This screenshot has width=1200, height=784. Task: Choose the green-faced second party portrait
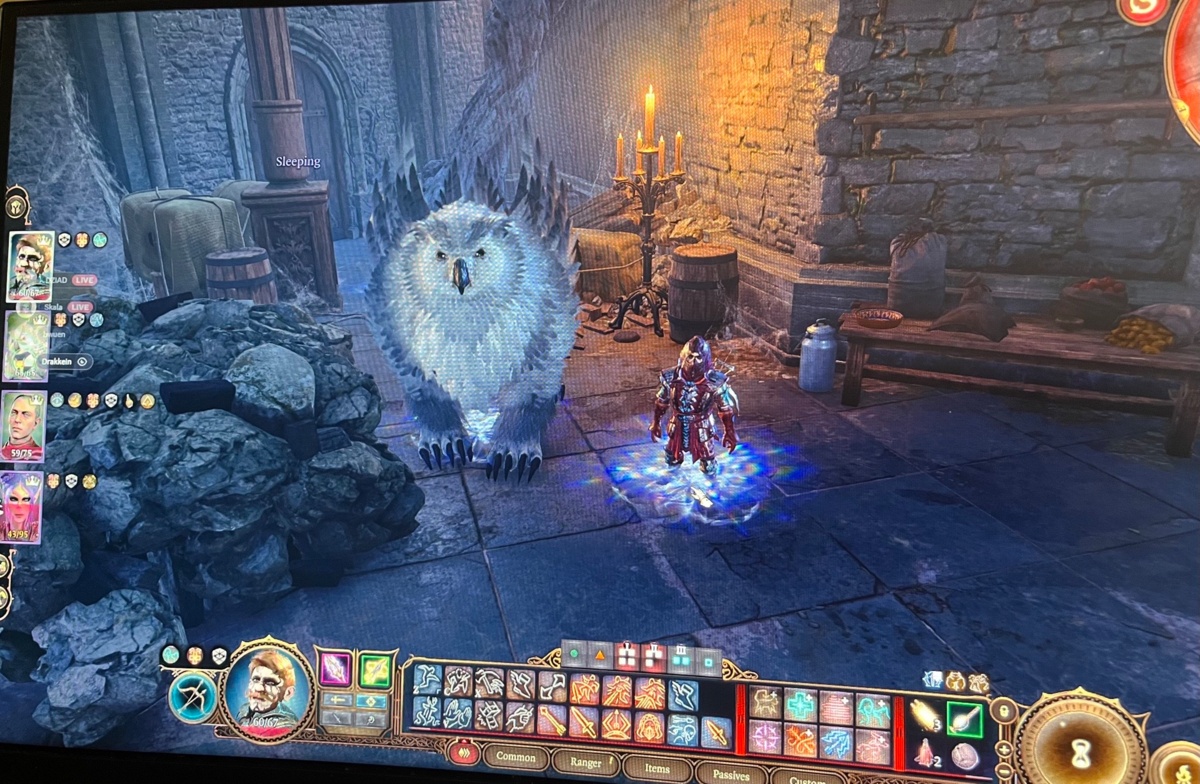click(27, 346)
